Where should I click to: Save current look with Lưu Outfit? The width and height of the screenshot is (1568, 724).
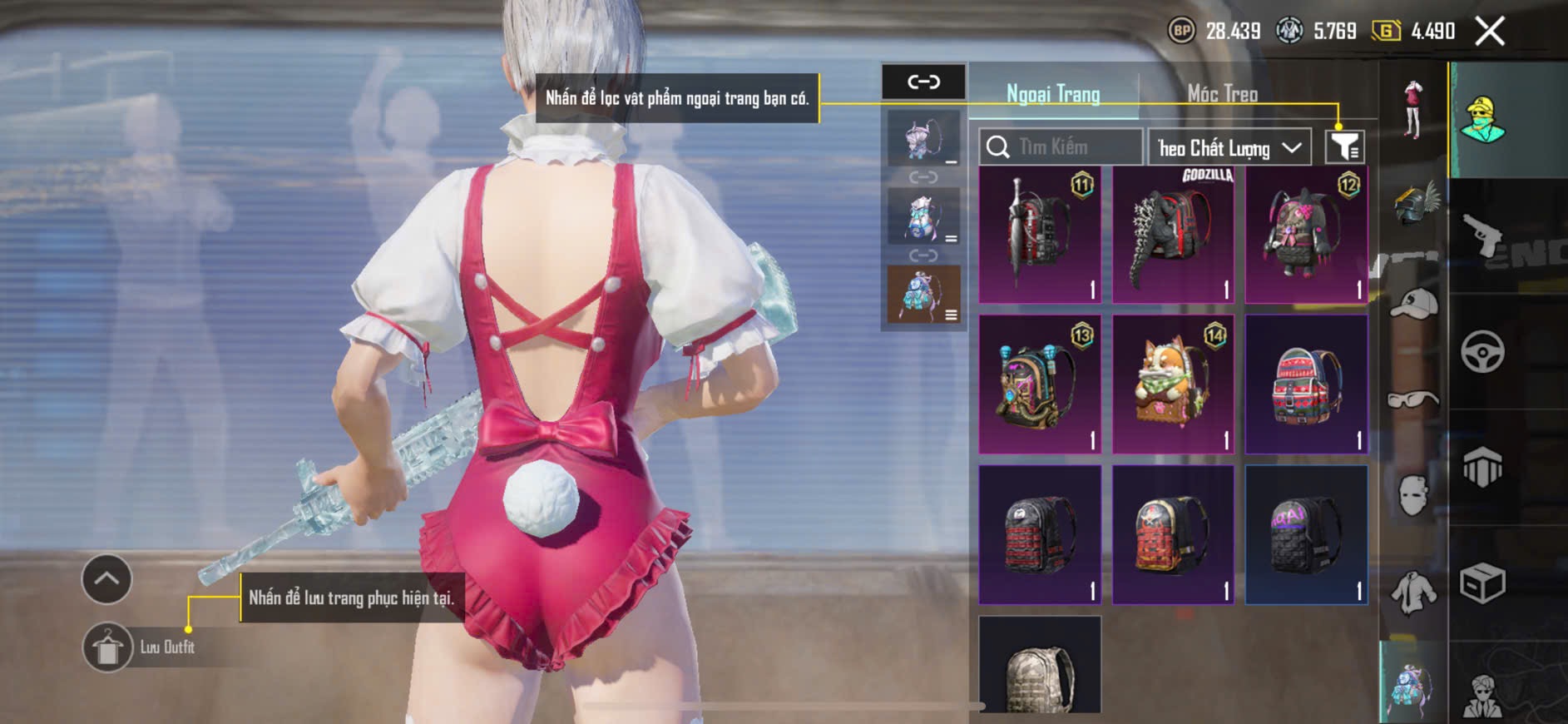click(x=108, y=647)
